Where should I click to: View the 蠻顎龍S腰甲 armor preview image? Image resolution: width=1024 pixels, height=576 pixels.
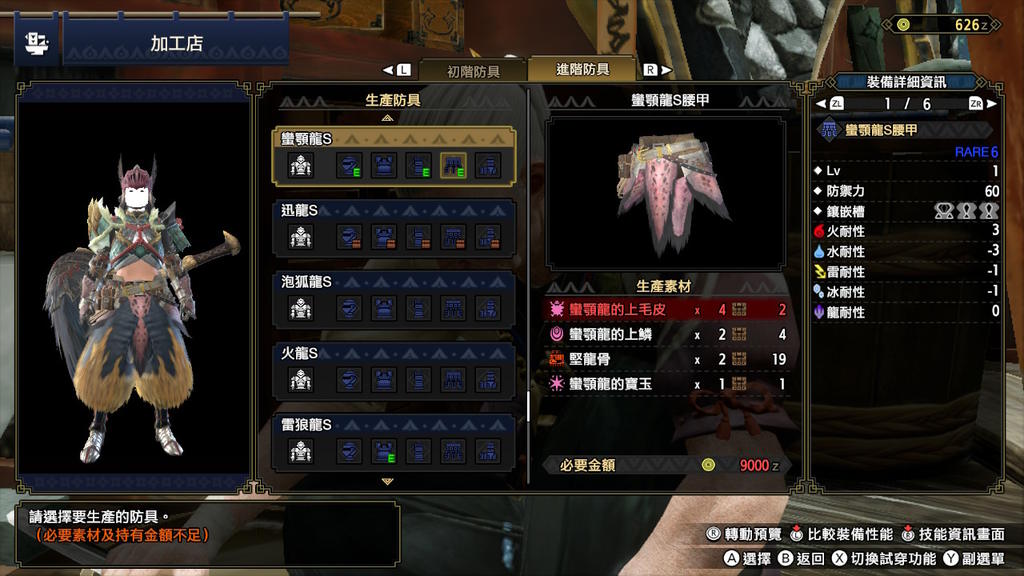coord(666,192)
